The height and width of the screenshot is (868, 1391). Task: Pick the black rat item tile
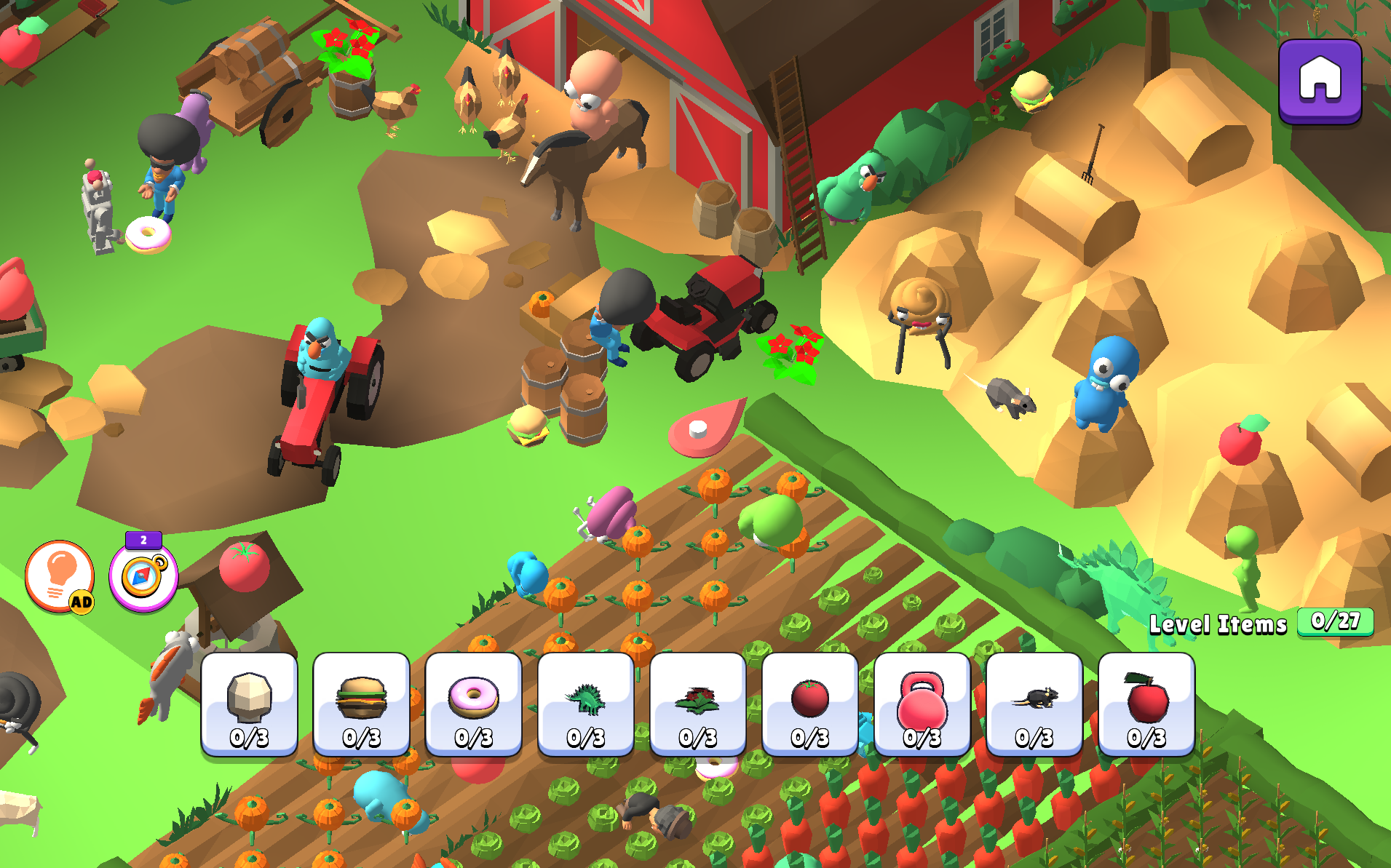(1034, 704)
